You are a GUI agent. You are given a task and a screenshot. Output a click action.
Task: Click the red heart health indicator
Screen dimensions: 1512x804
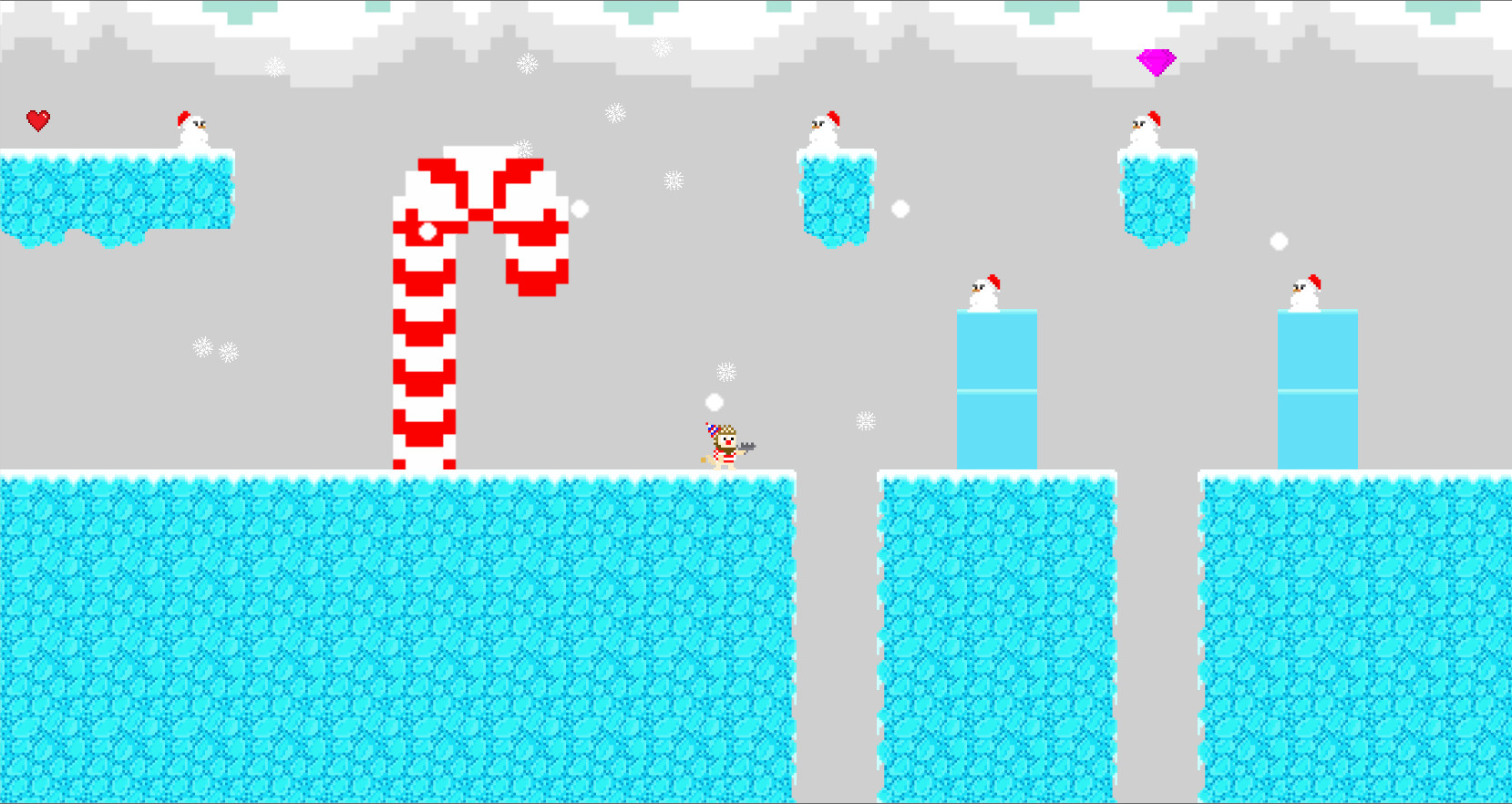pos(38,119)
